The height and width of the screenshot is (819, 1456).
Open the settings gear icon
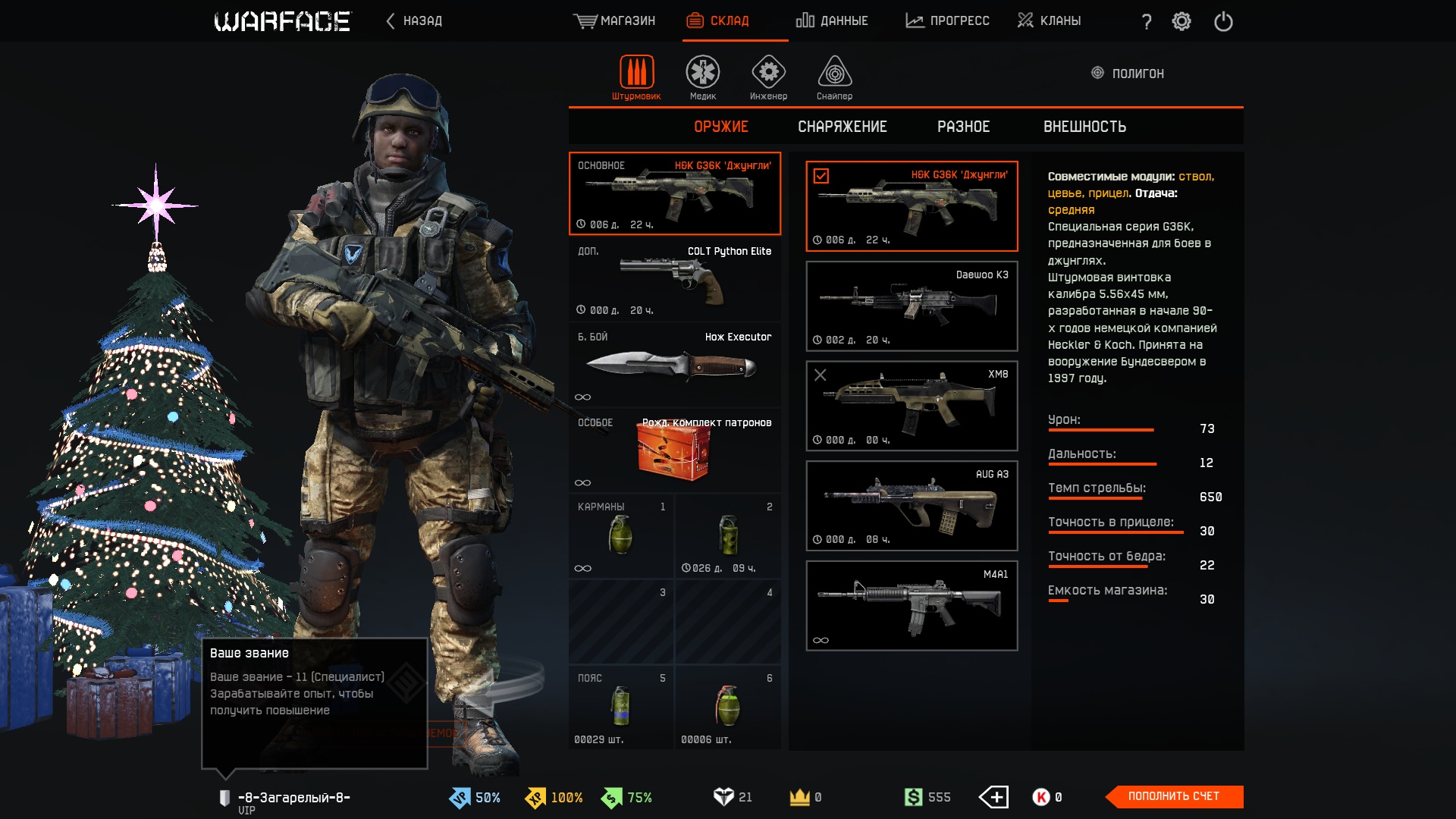point(1181,21)
